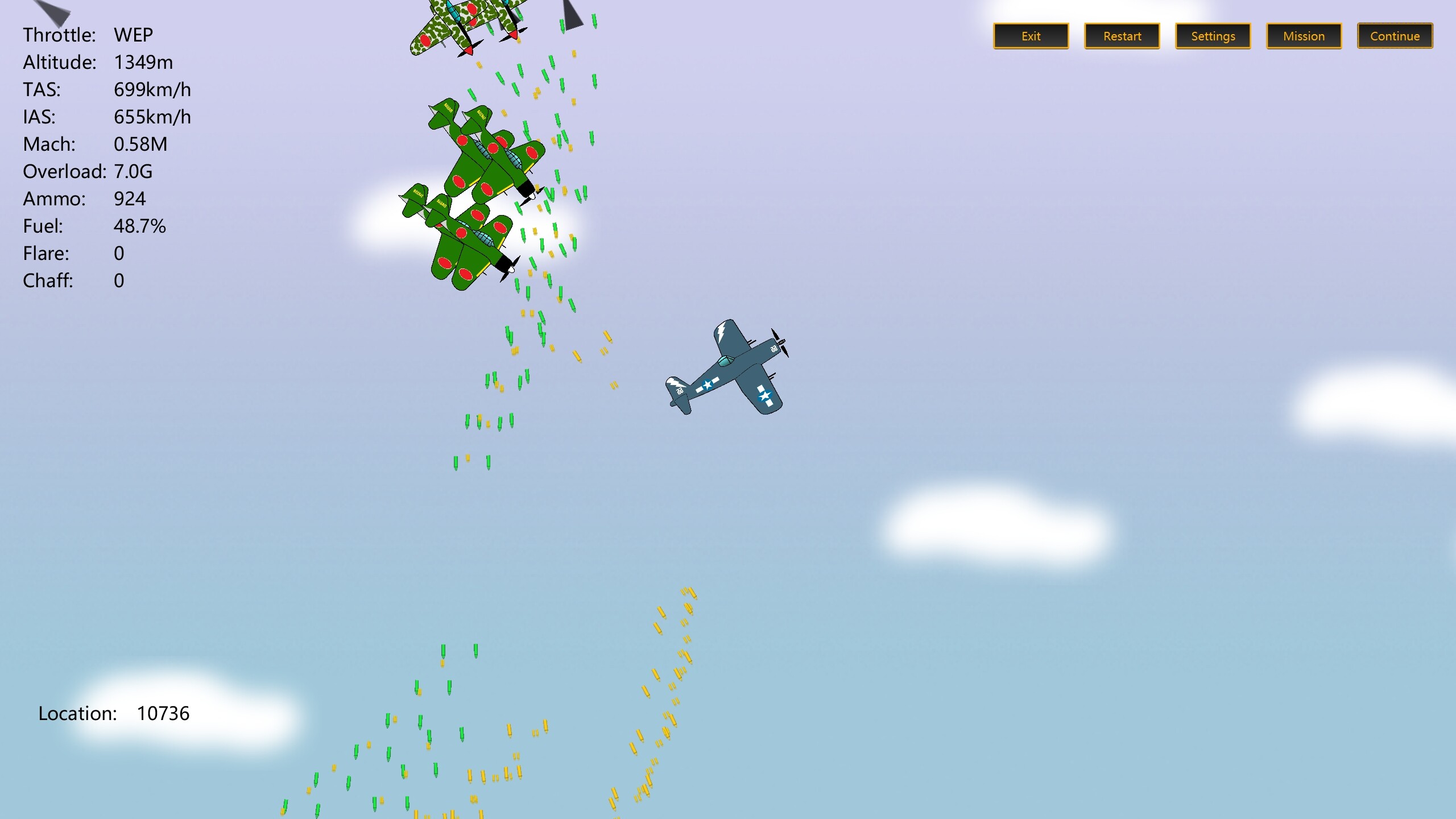
Task: Open the Mission screen
Action: [1304, 36]
